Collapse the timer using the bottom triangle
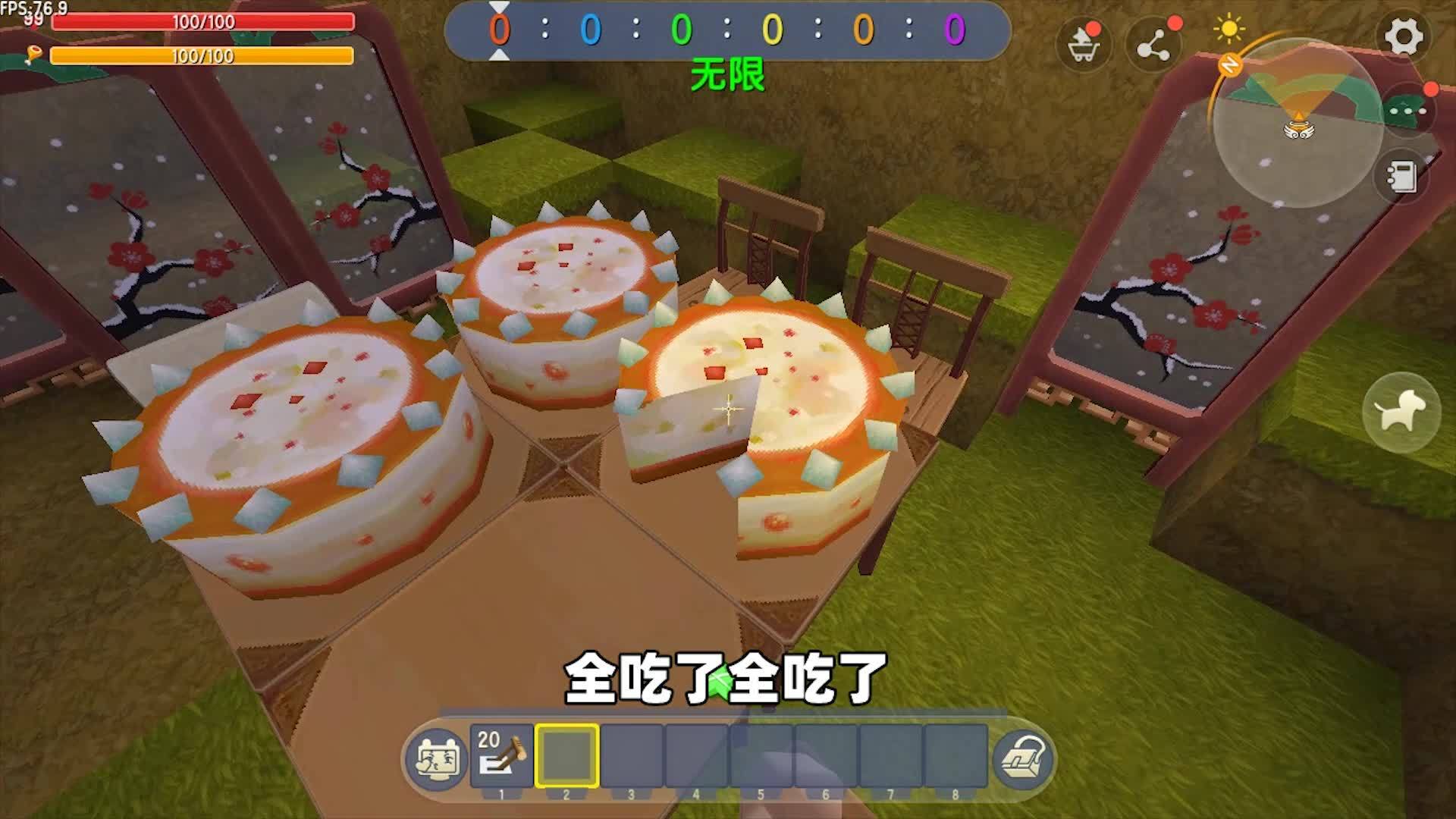The image size is (1456, 819). point(497,55)
